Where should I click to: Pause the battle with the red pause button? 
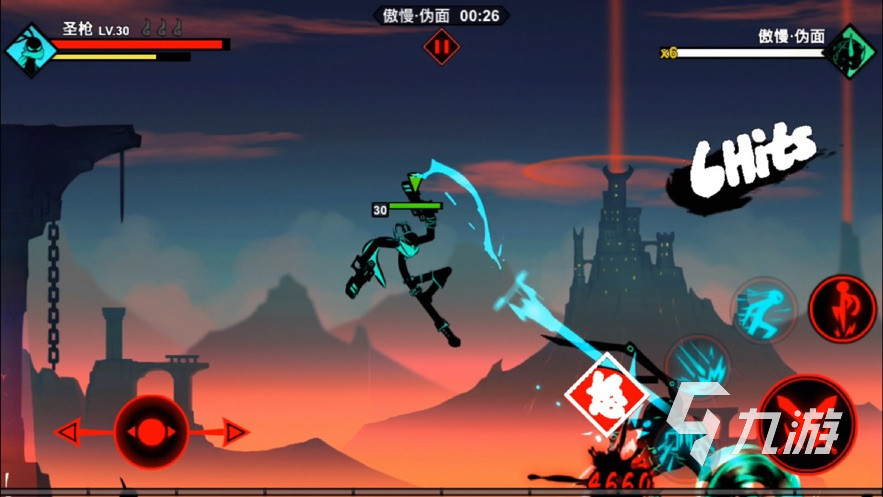[441, 46]
